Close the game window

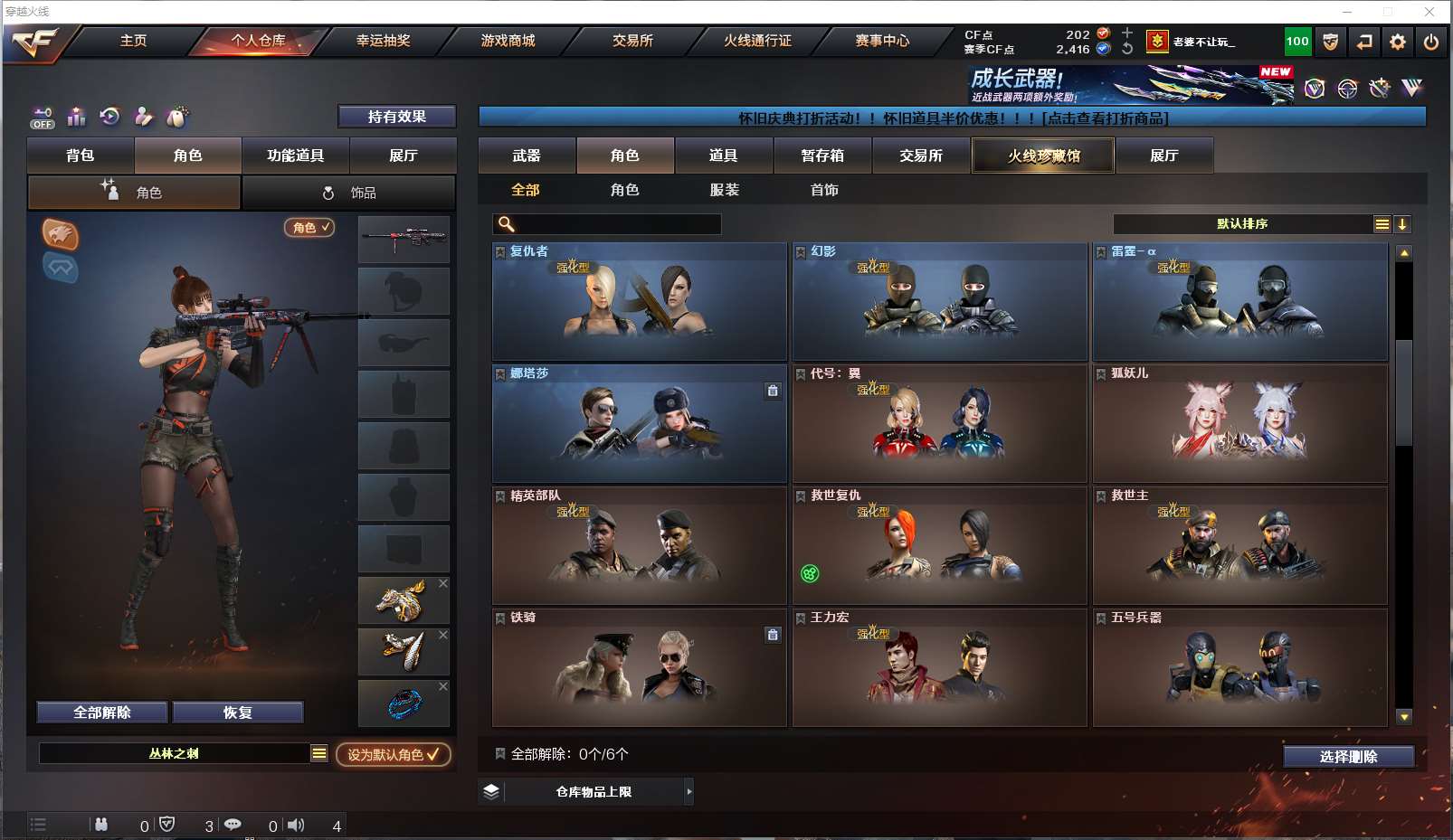[x=1429, y=12]
